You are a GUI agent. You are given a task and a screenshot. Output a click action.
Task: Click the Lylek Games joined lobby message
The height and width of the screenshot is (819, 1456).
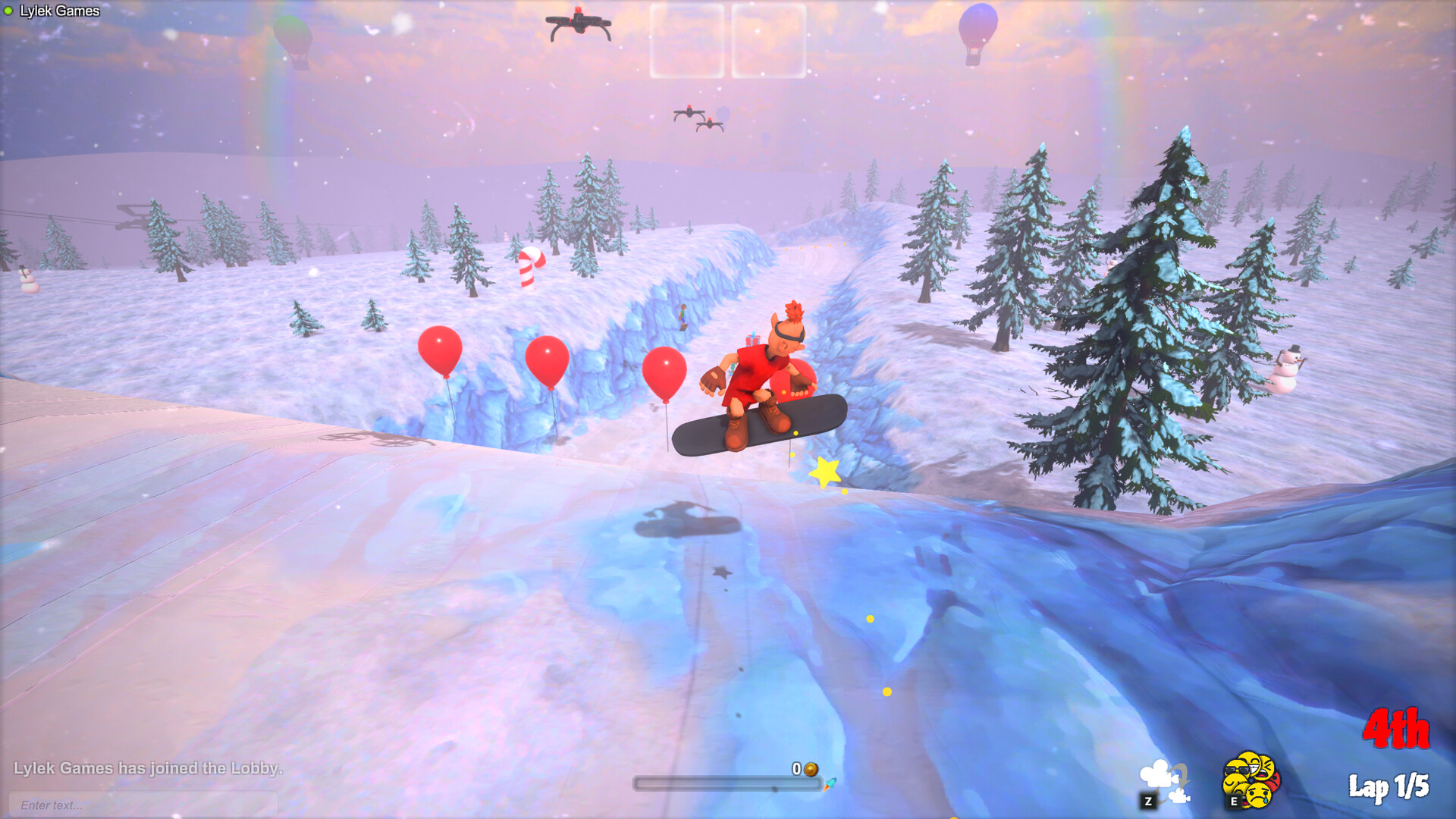click(x=148, y=768)
